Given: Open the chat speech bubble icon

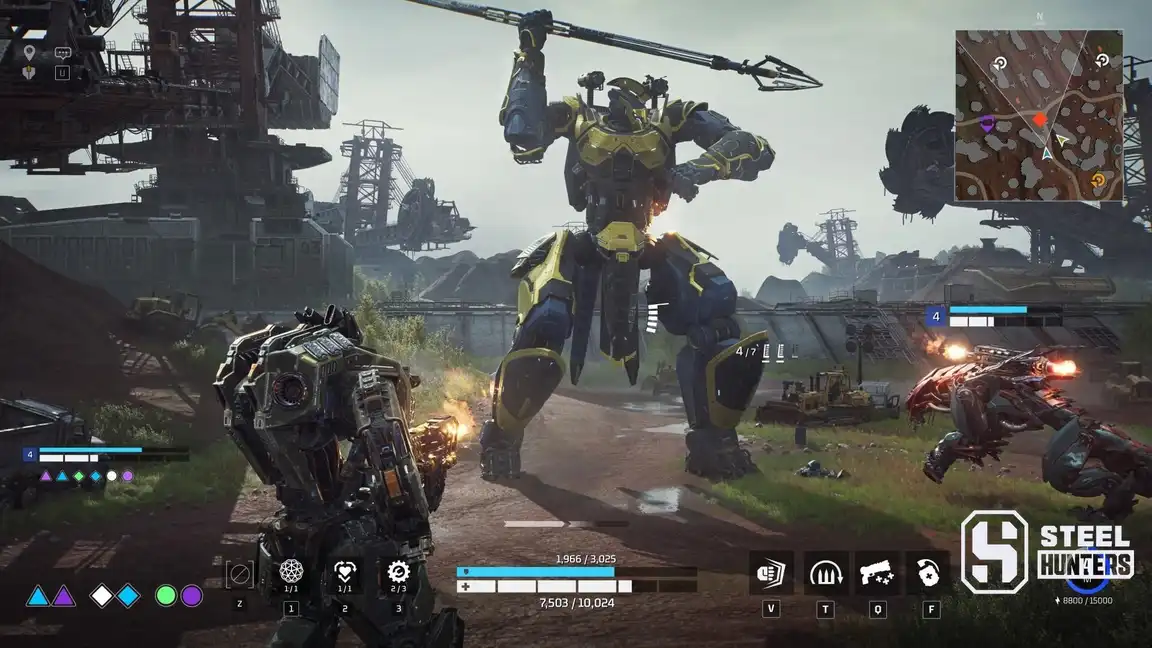Looking at the screenshot, I should pyautogui.click(x=63, y=52).
